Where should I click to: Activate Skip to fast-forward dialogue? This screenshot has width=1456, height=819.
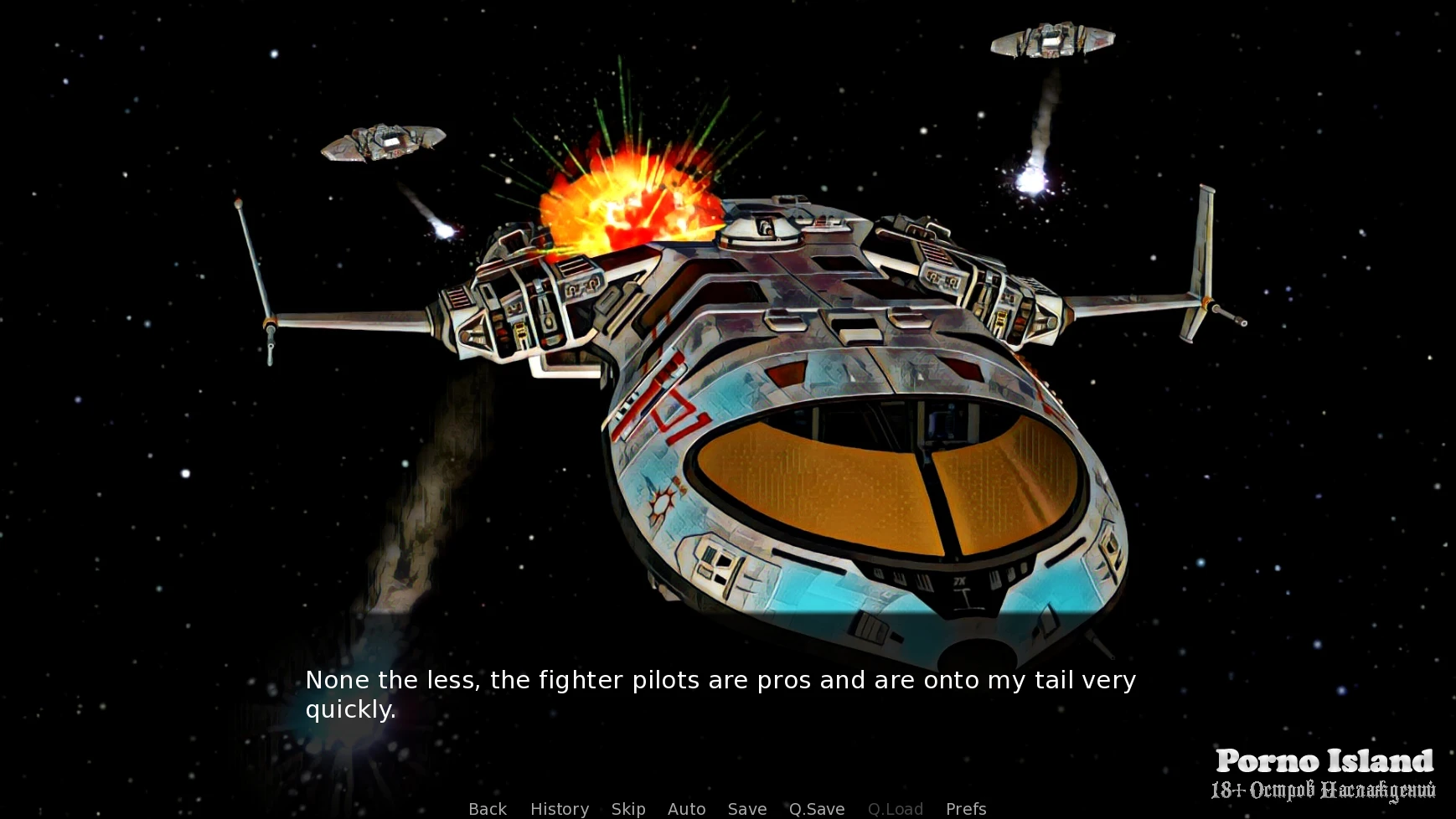[x=628, y=809]
